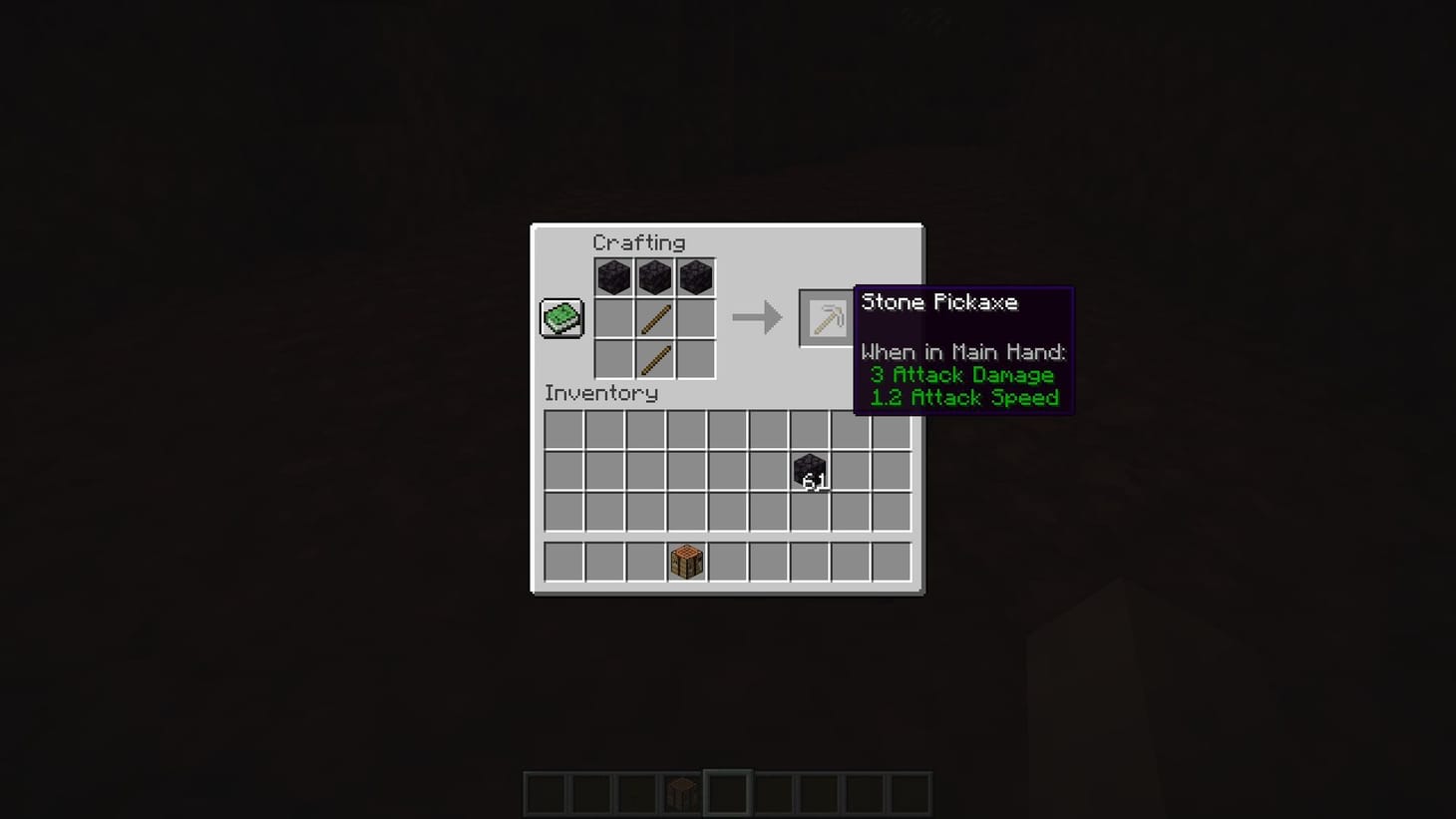Click the highlighted selected hotbar slot

tap(728, 793)
